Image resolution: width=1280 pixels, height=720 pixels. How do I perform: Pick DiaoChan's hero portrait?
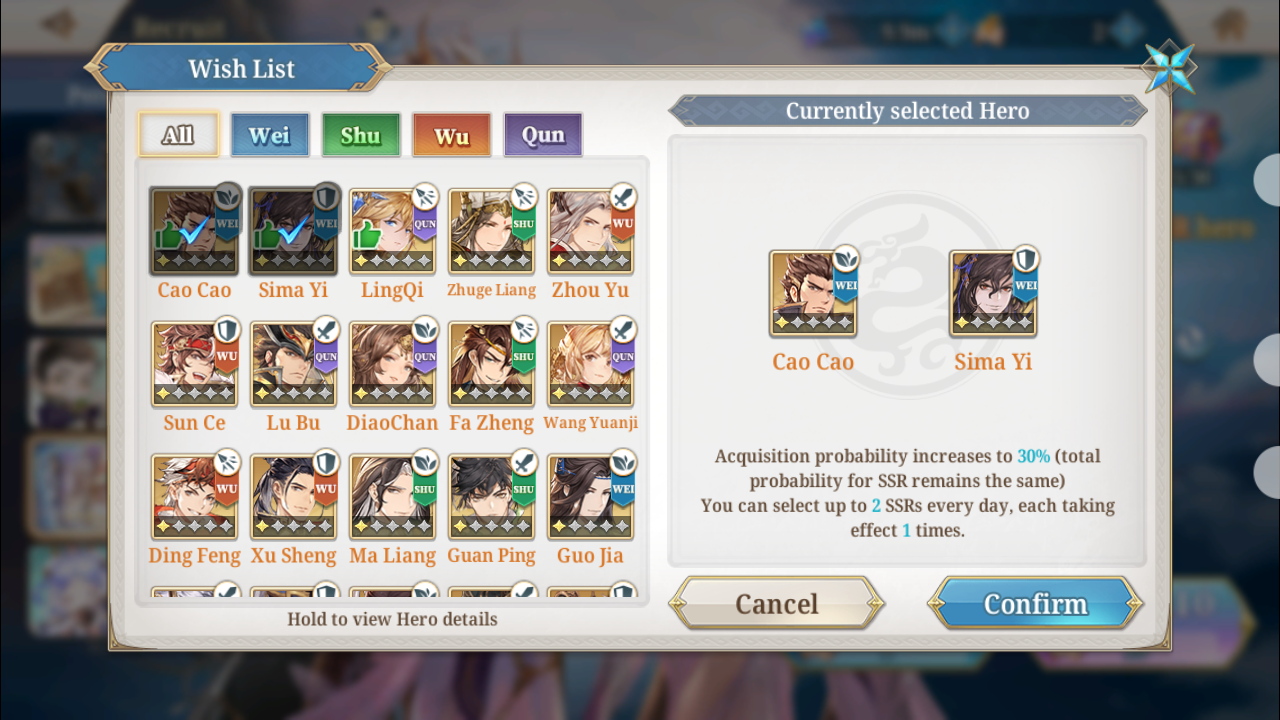click(x=392, y=364)
